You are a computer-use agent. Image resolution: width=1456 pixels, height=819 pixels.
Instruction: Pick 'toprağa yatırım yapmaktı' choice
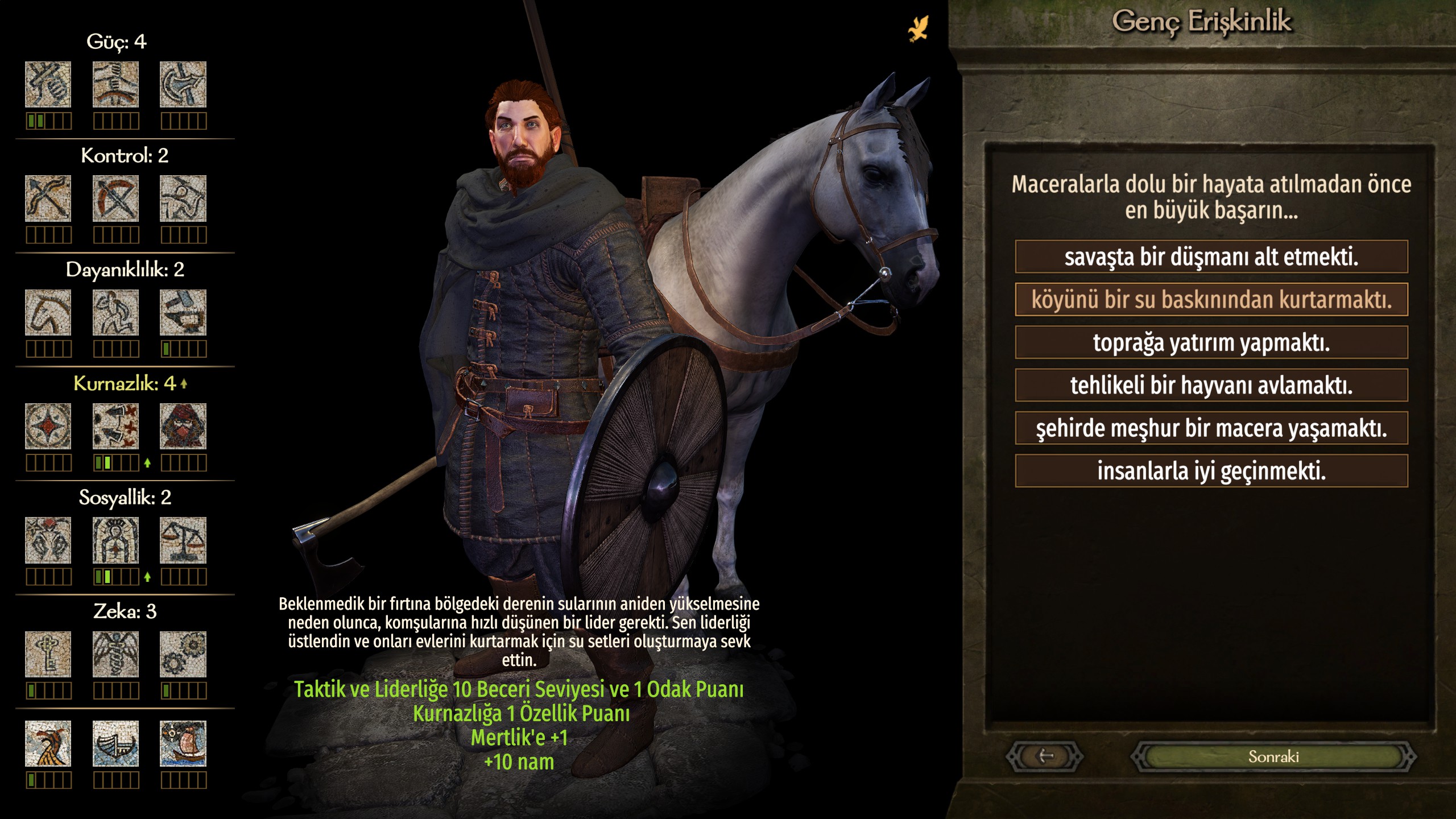(x=1211, y=342)
